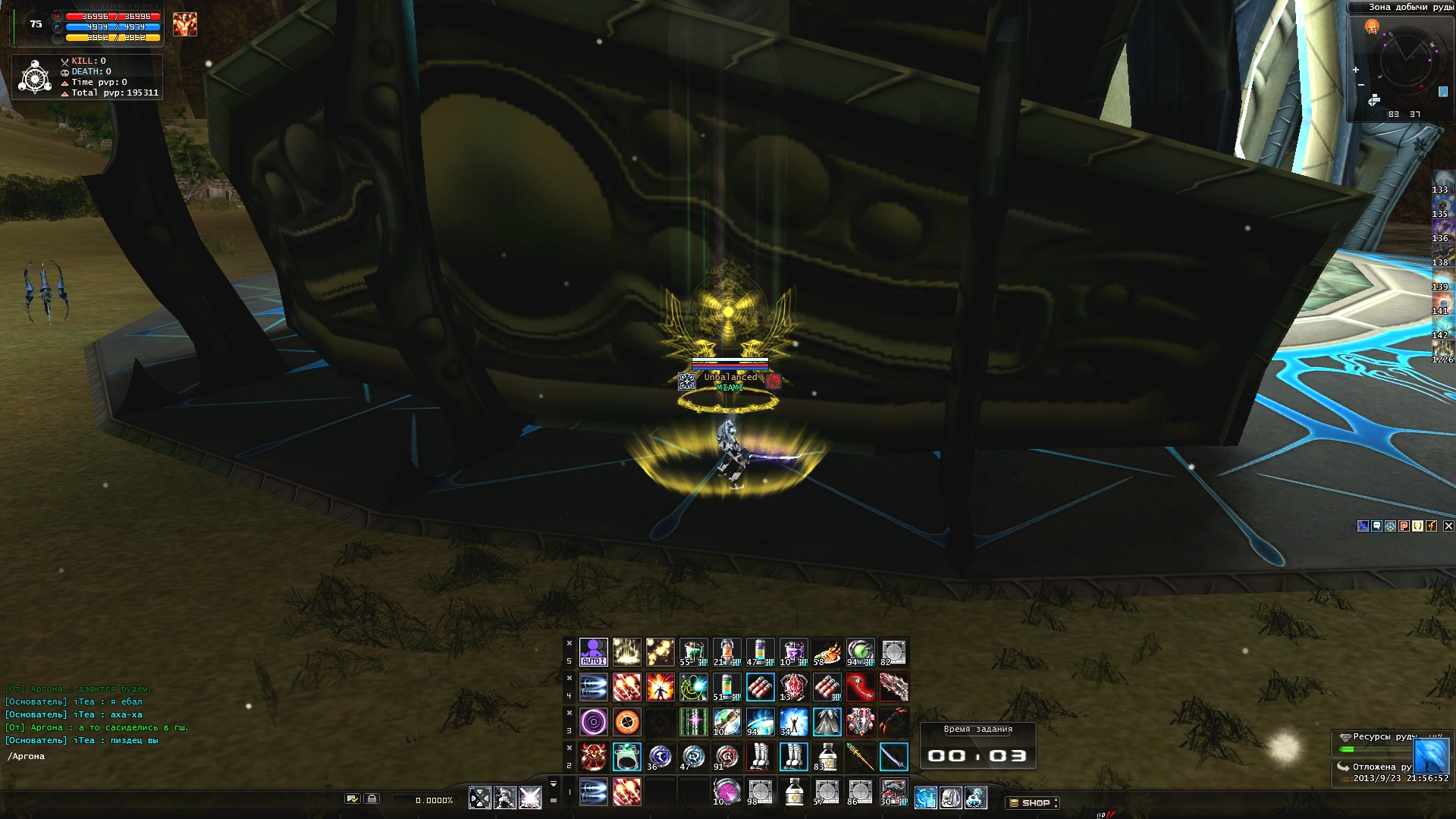Viewport: 1456px width, 819px height.
Task: Open the world map from minimap icon
Action: [1373, 101]
